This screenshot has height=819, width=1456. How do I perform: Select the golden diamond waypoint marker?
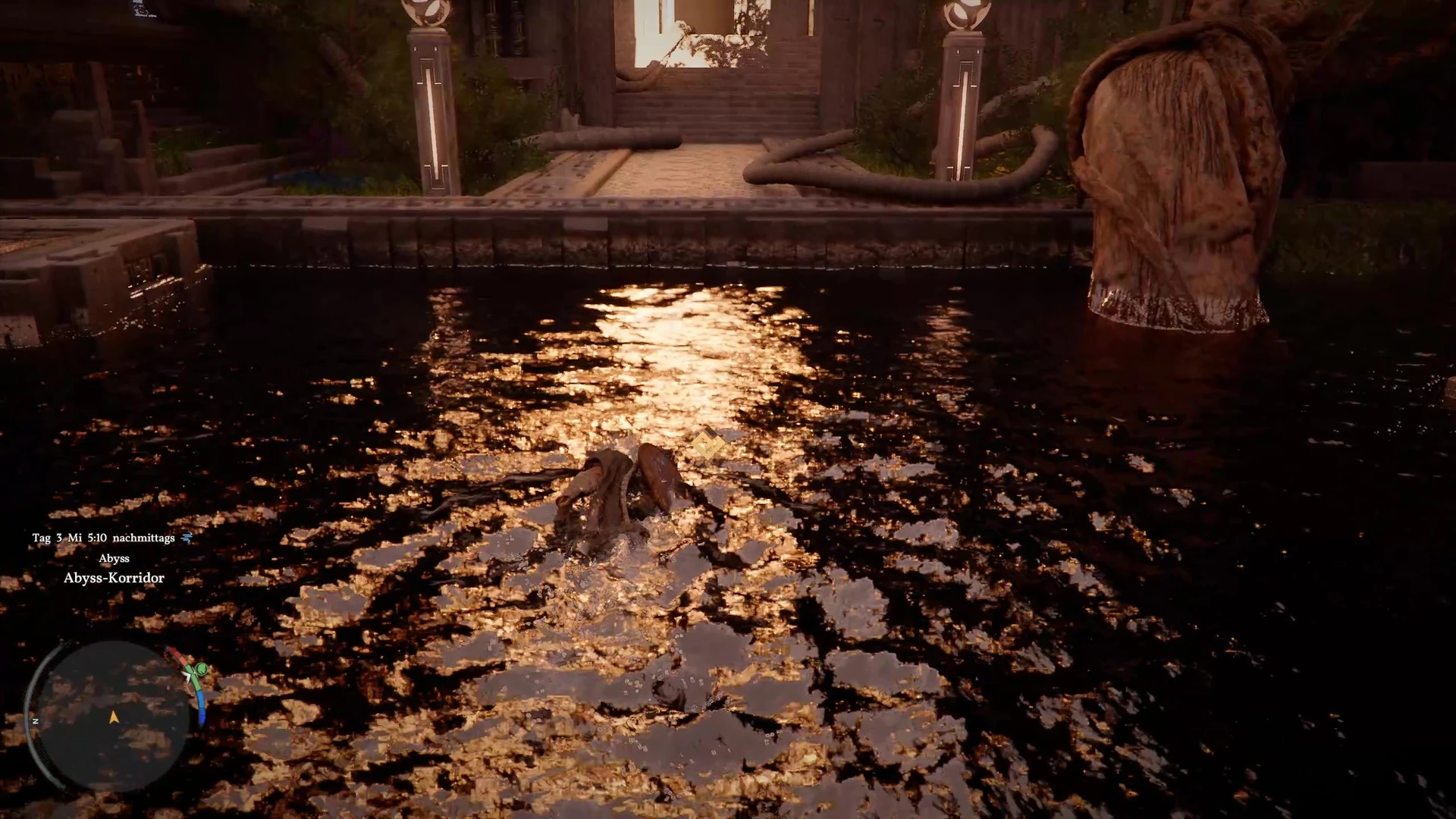(x=708, y=444)
